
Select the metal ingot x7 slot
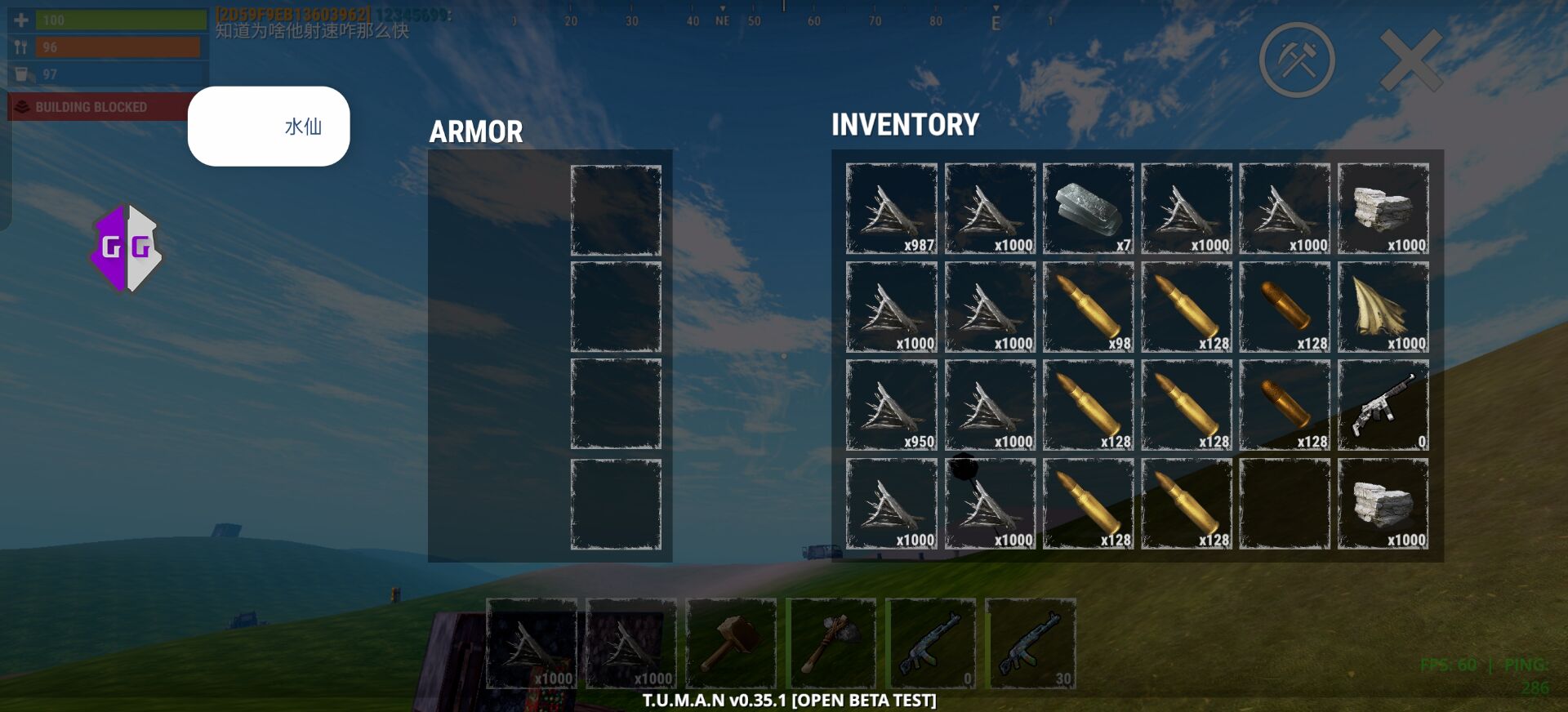(x=1088, y=208)
